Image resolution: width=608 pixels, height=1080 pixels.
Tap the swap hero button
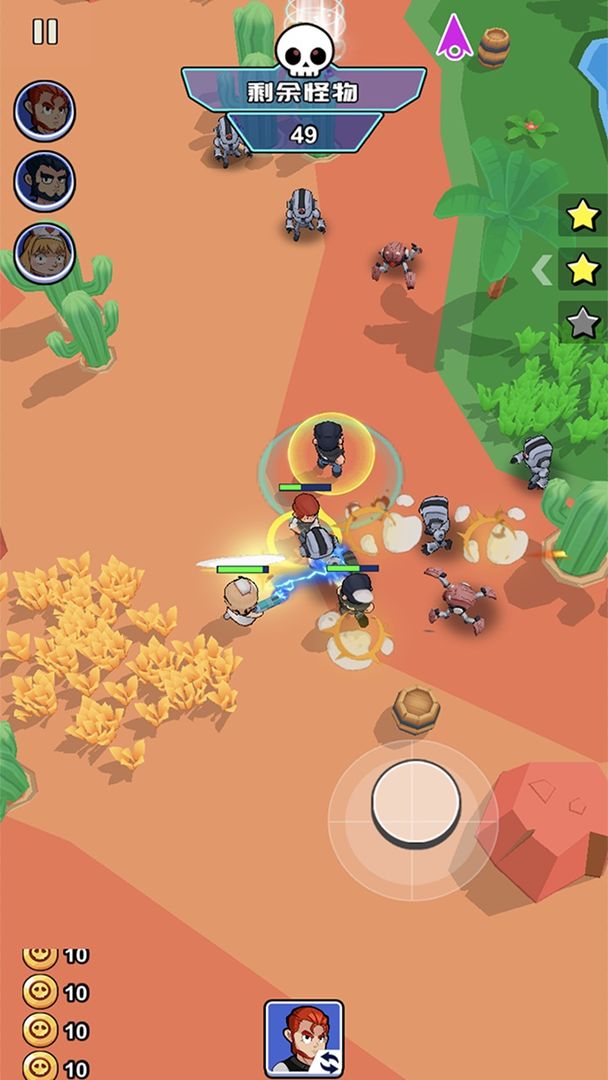pos(304,1038)
